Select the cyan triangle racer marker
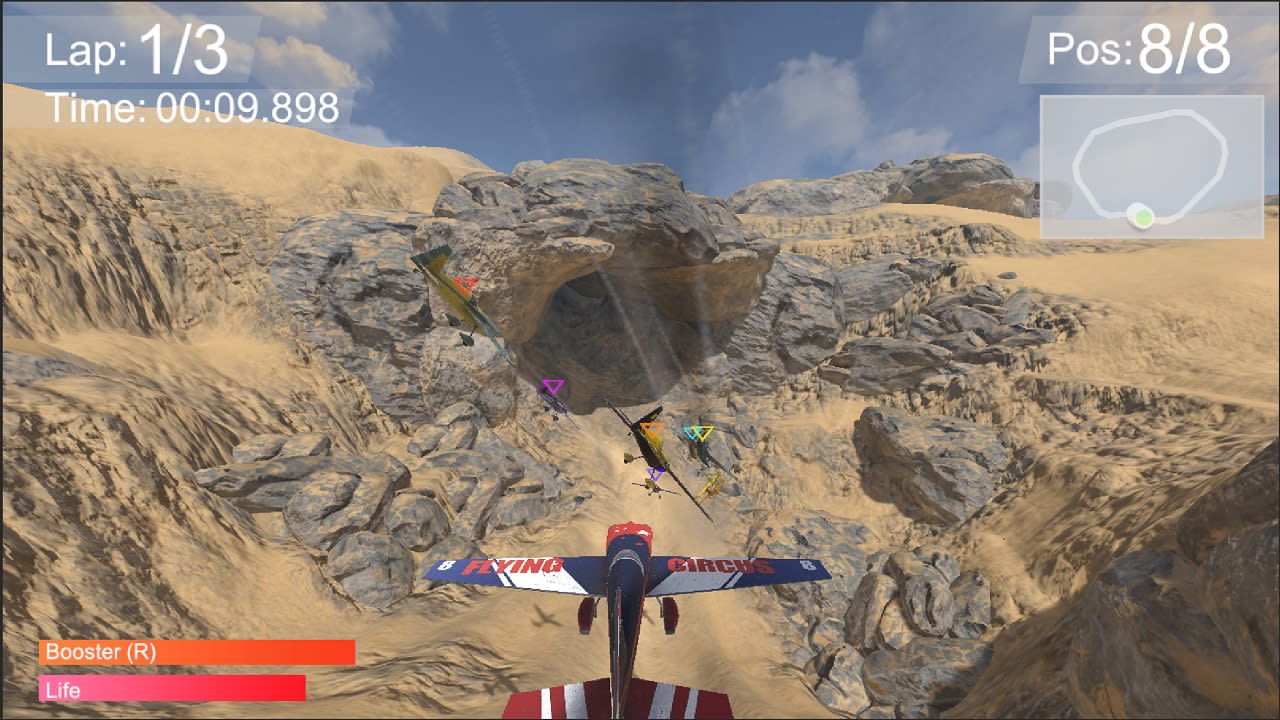Viewport: 1280px width, 720px height. coord(694,433)
